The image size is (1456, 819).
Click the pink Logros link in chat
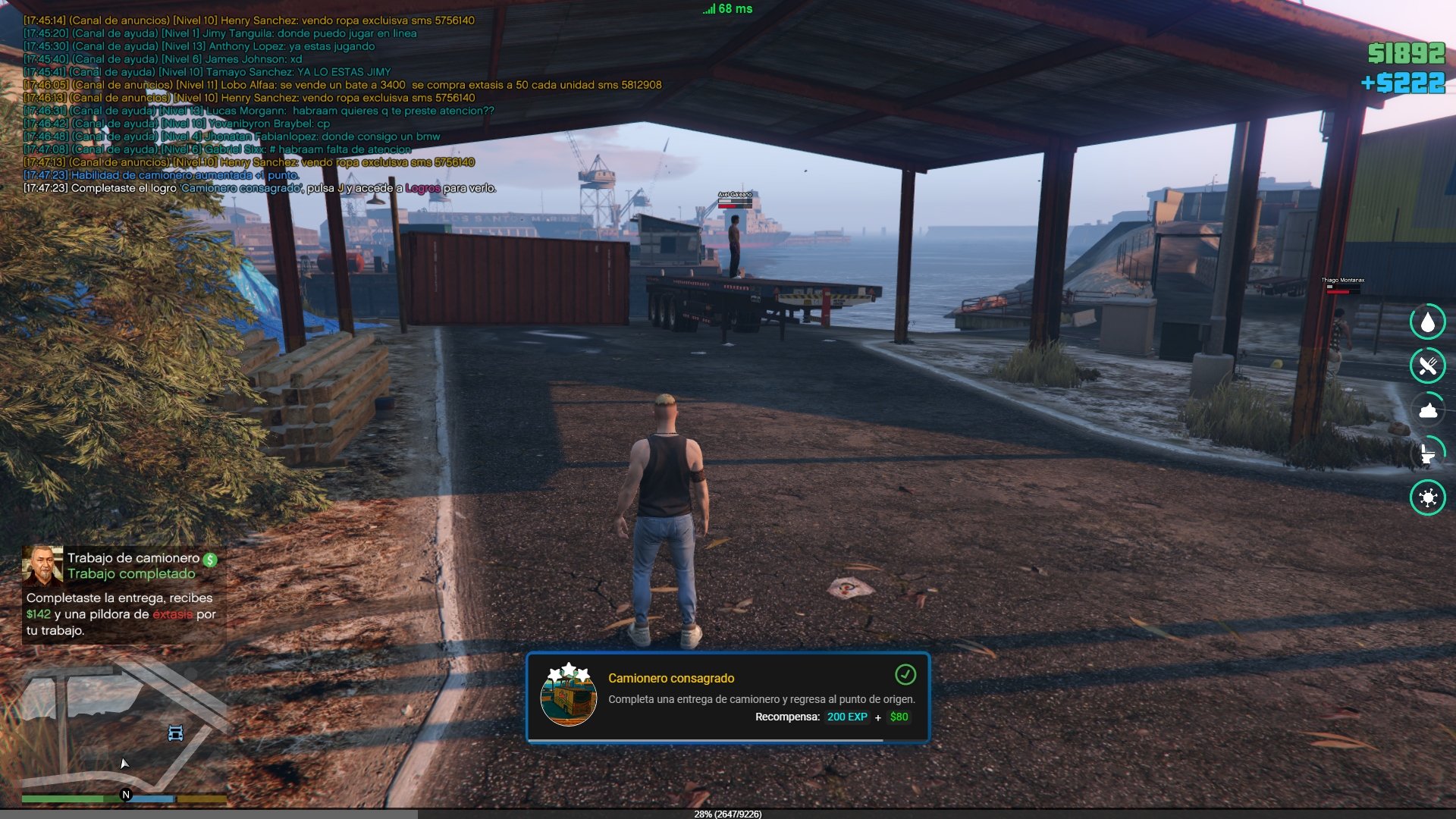(422, 188)
